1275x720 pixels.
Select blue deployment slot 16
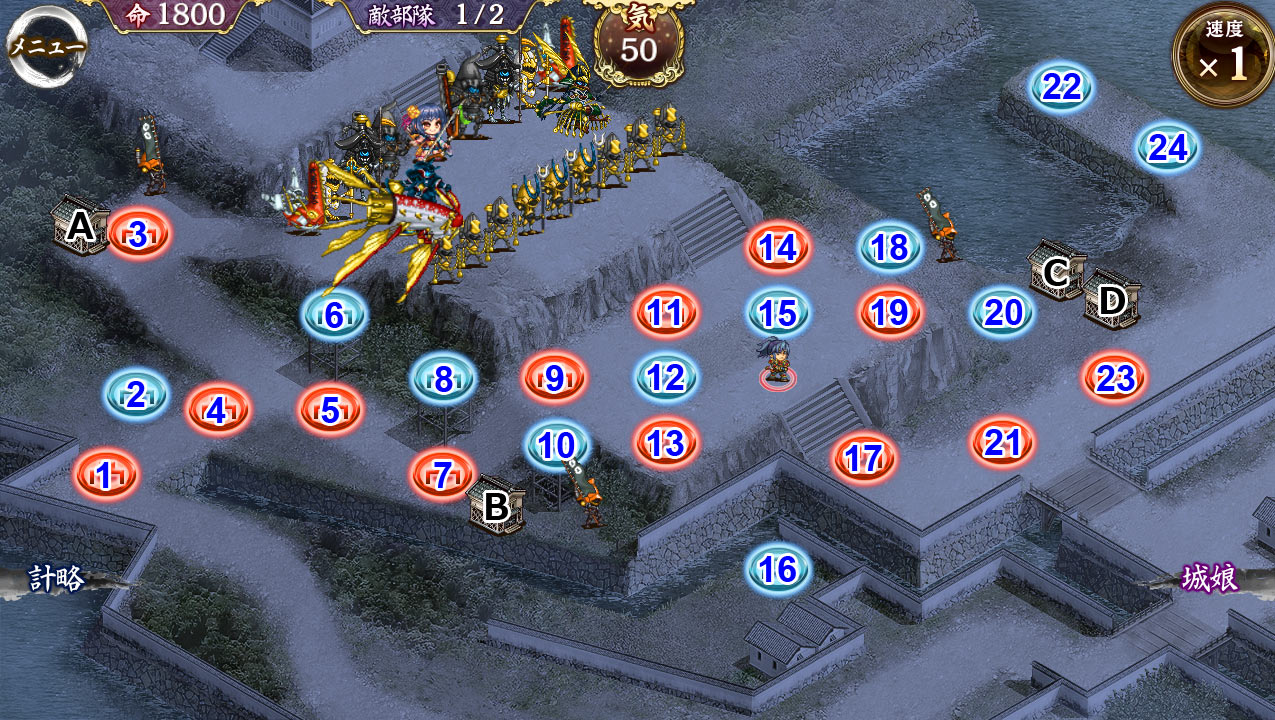777,569
